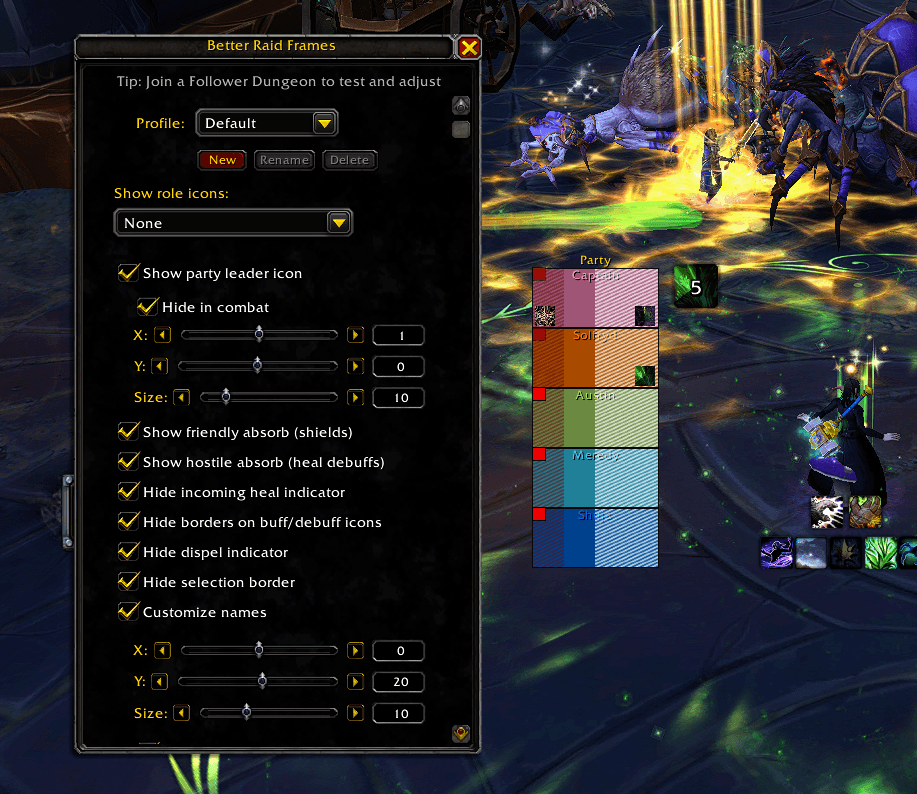Screen dimensions: 917x794
Task: Toggle Show party leader icon checkbox
Action: point(128,273)
